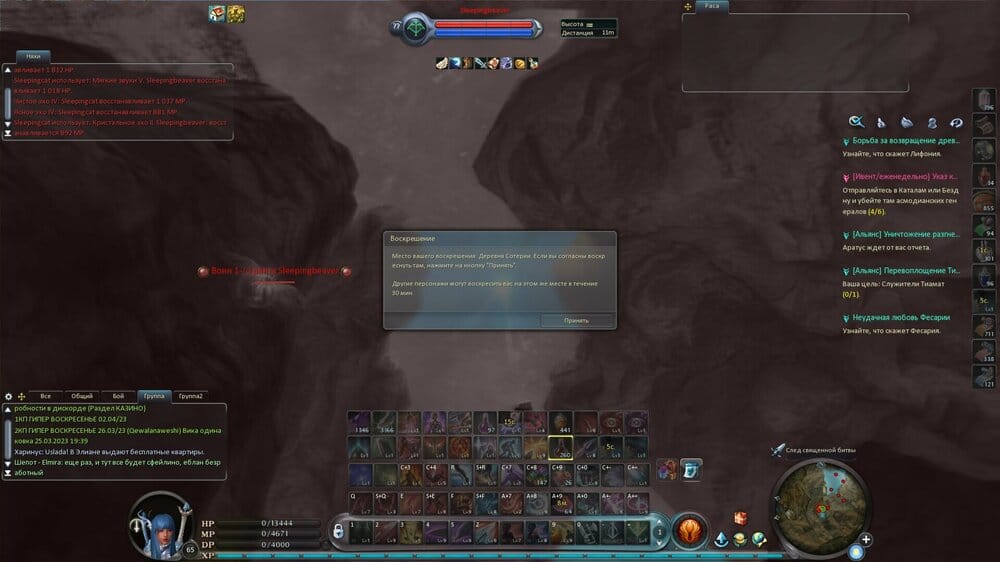Switch to the Все chat tab
The image size is (1000, 562).
click(x=45, y=396)
